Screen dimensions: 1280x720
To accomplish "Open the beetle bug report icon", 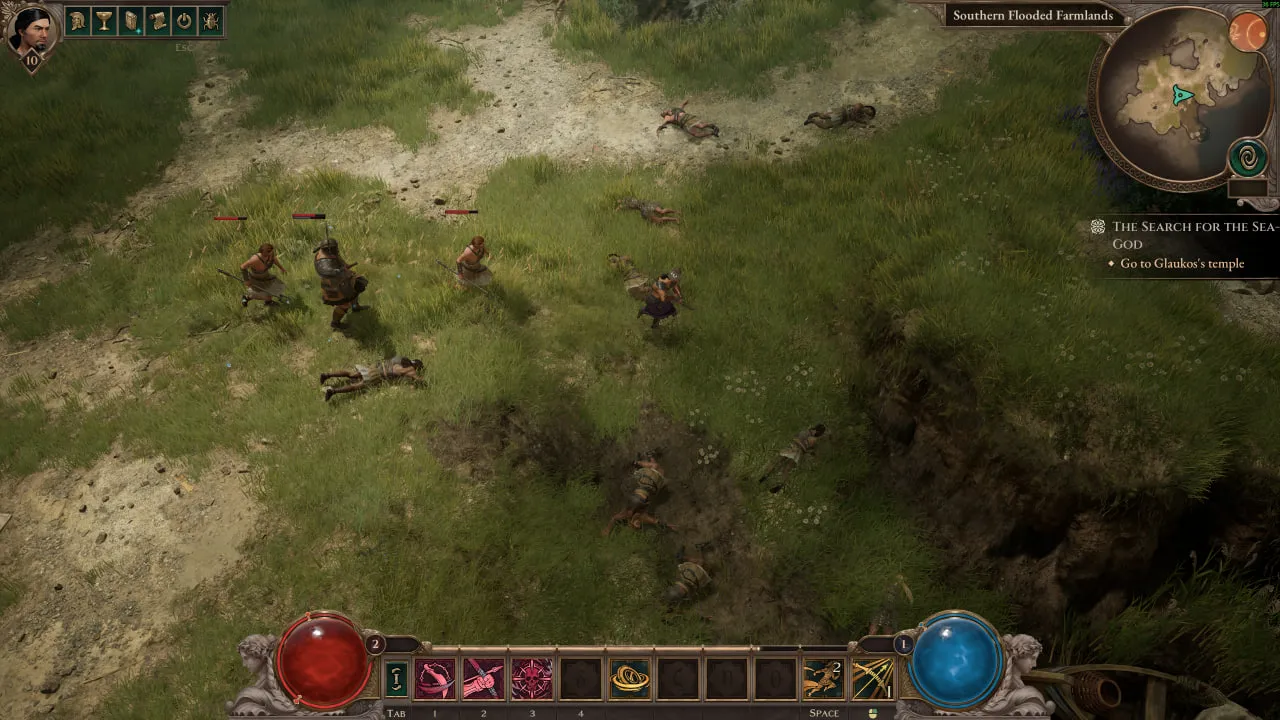I will [x=211, y=21].
